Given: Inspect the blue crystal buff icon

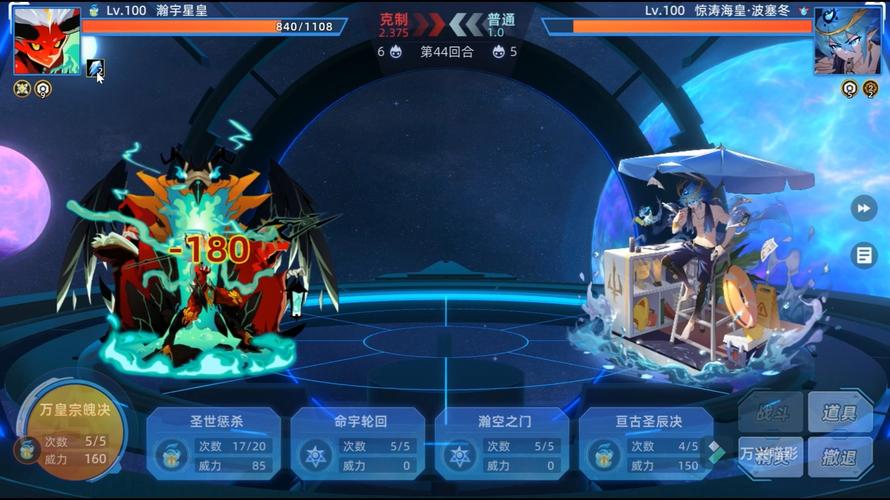Looking at the screenshot, I should tap(95, 68).
